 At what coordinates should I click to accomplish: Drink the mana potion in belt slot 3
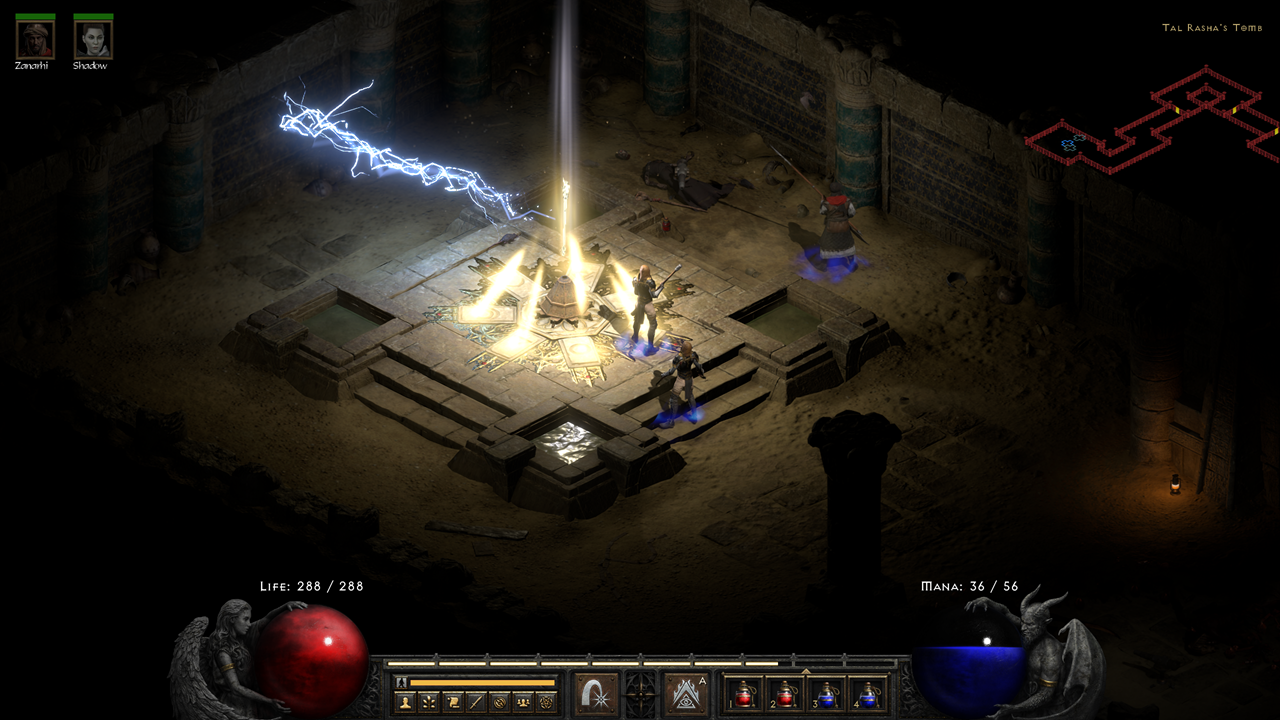[828, 693]
